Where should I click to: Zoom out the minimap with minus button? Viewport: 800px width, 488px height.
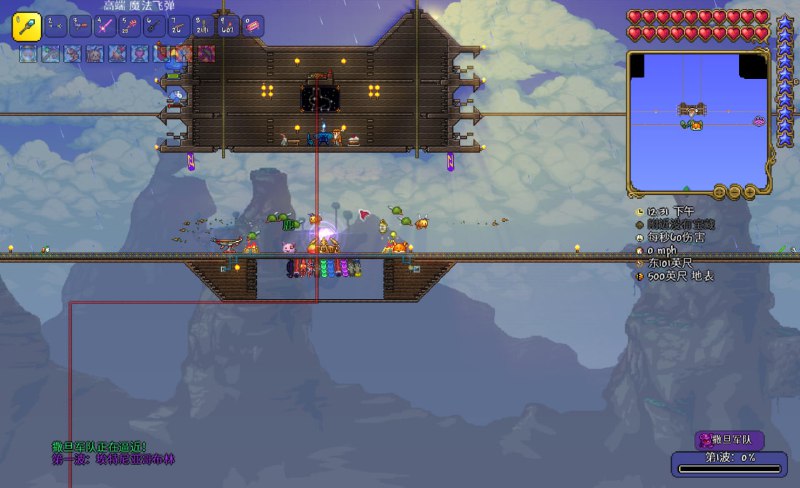[x=735, y=191]
